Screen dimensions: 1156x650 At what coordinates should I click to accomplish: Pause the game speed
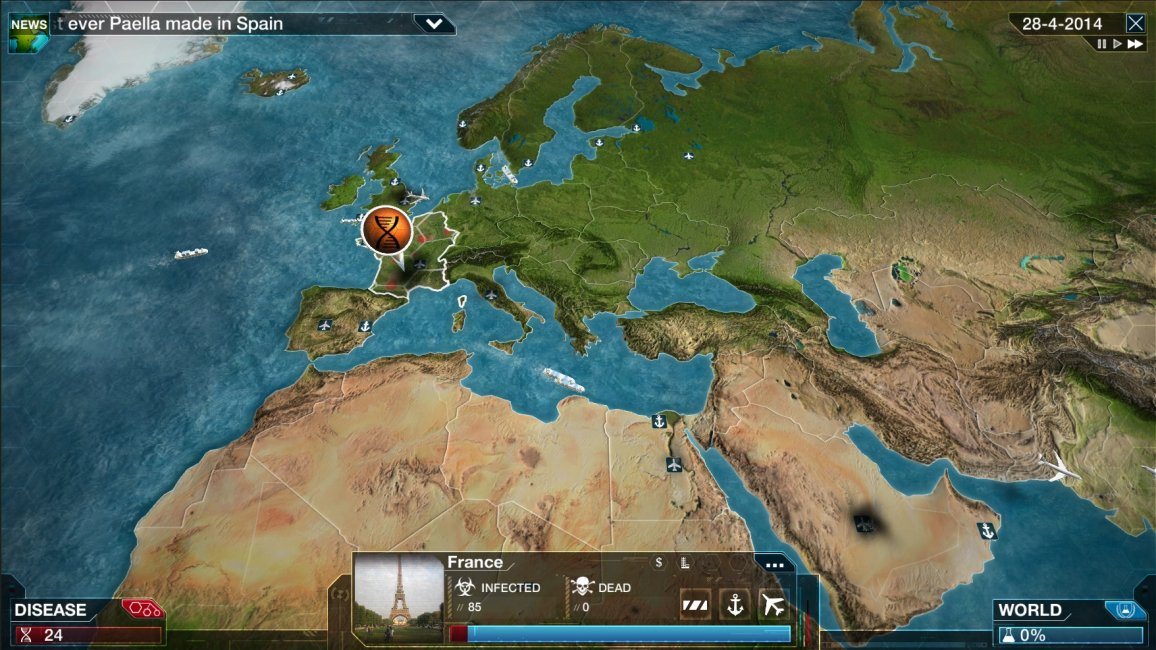pos(1102,44)
